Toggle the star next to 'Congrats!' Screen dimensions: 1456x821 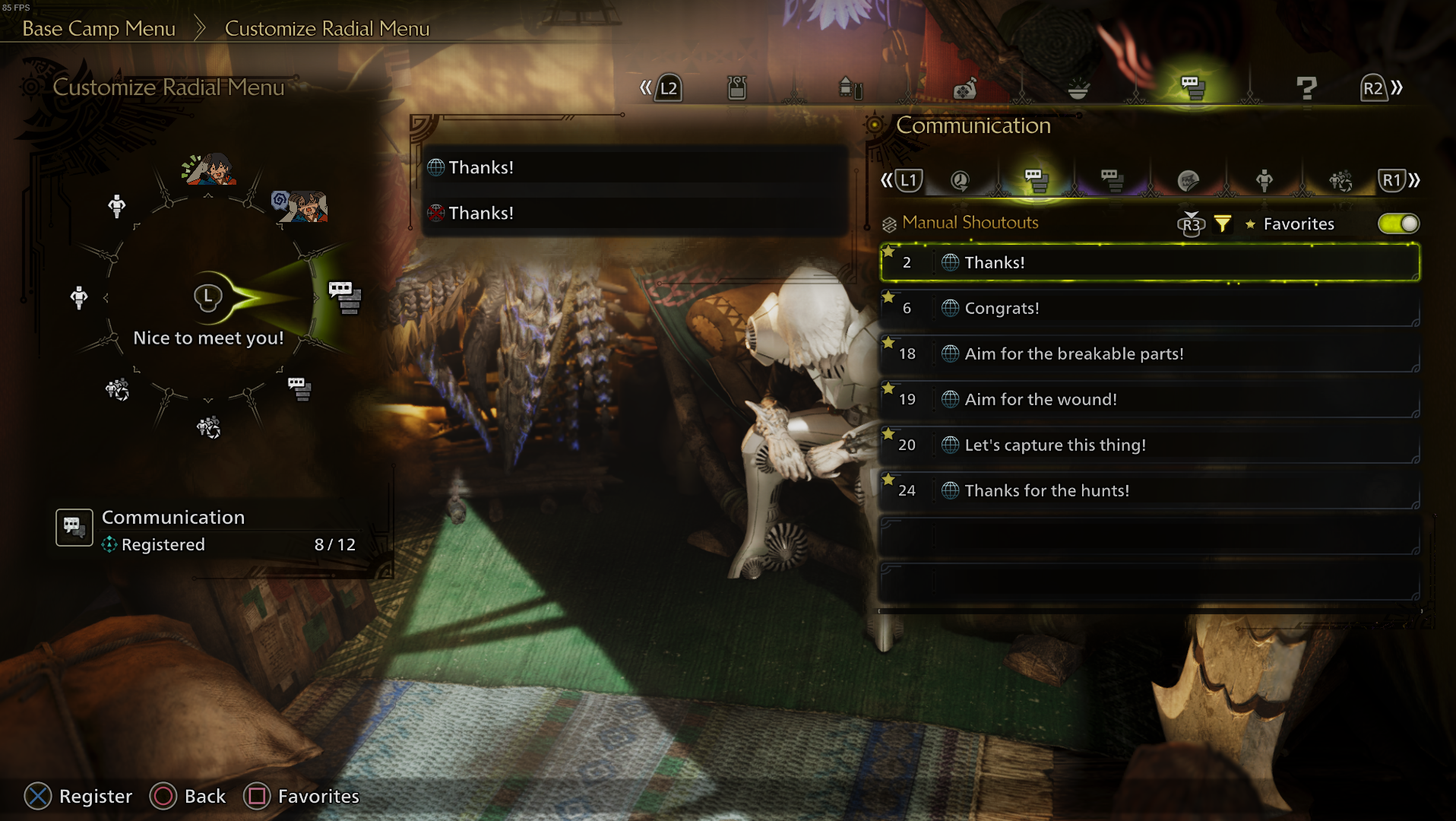click(889, 297)
